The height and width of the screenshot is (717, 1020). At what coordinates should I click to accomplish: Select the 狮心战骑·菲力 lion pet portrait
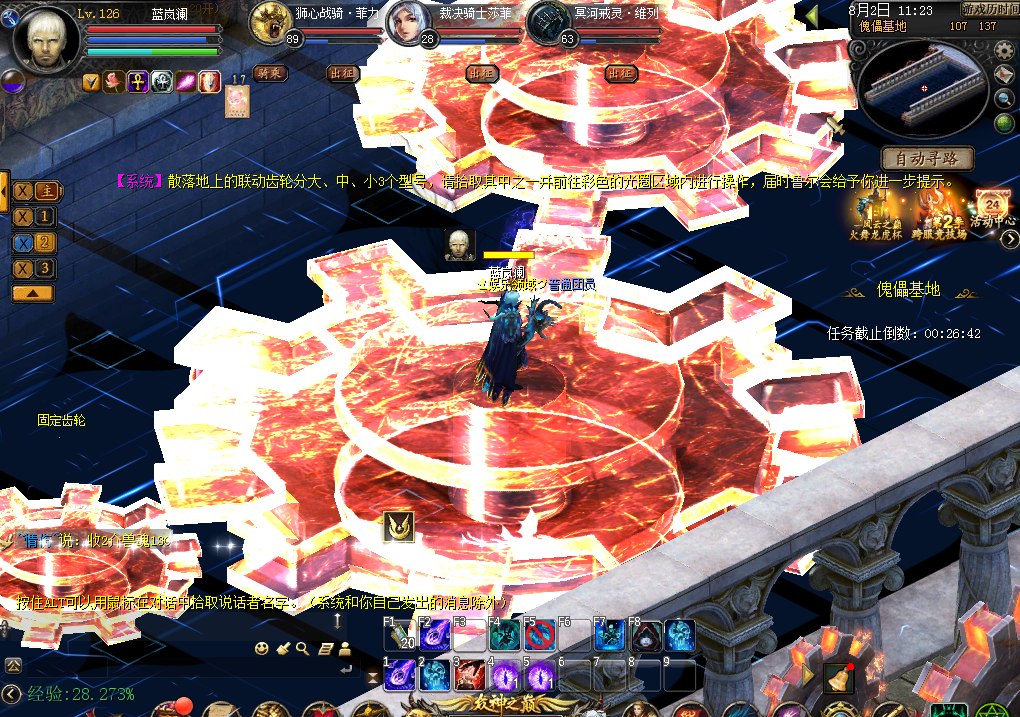(269, 22)
